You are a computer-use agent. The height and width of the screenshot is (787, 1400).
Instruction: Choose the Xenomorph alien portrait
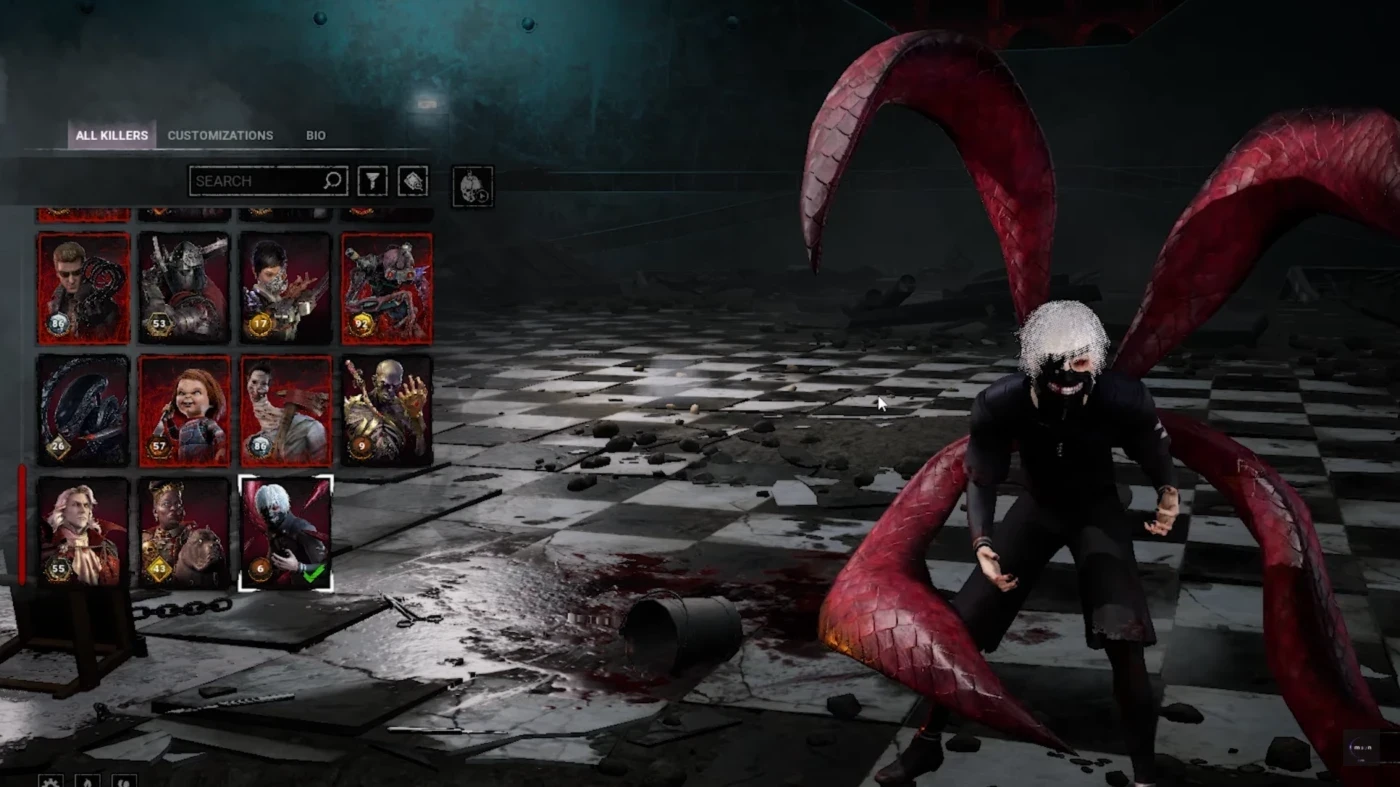click(x=84, y=410)
